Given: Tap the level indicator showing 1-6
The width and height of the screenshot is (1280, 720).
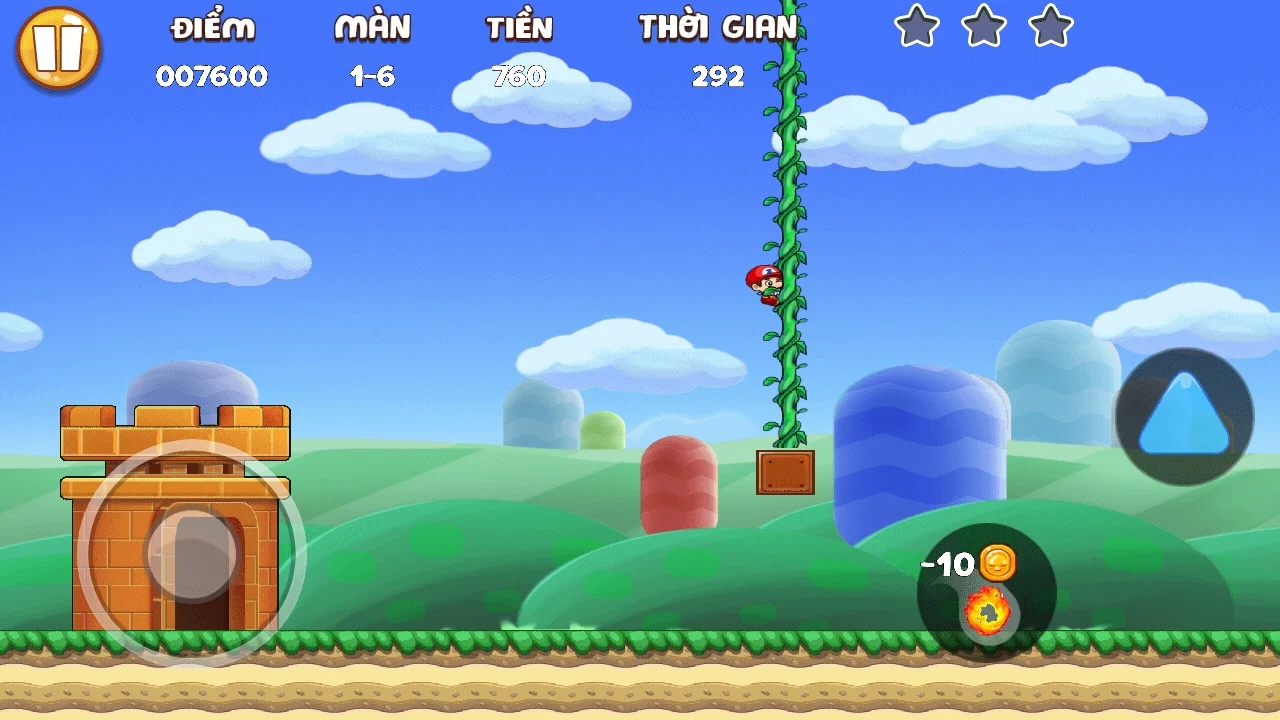Looking at the screenshot, I should point(373,75).
